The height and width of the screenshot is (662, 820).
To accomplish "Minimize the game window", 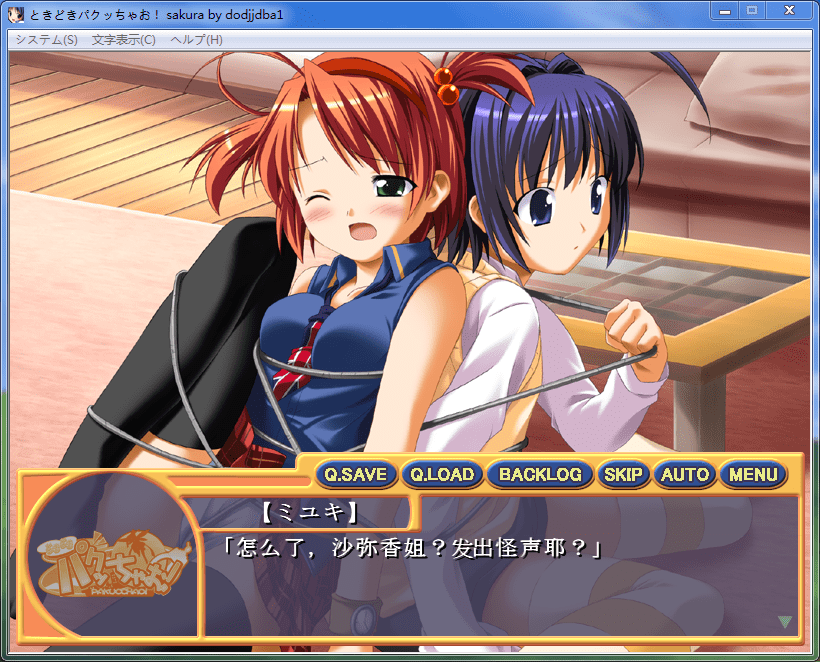I will pyautogui.click(x=724, y=10).
